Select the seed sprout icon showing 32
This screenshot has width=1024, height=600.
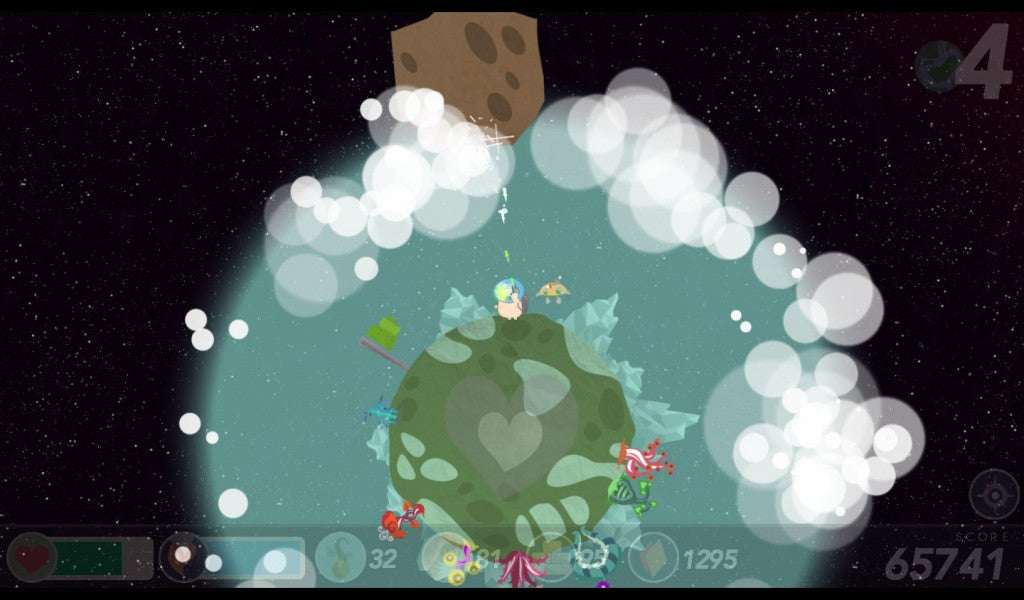click(340, 557)
